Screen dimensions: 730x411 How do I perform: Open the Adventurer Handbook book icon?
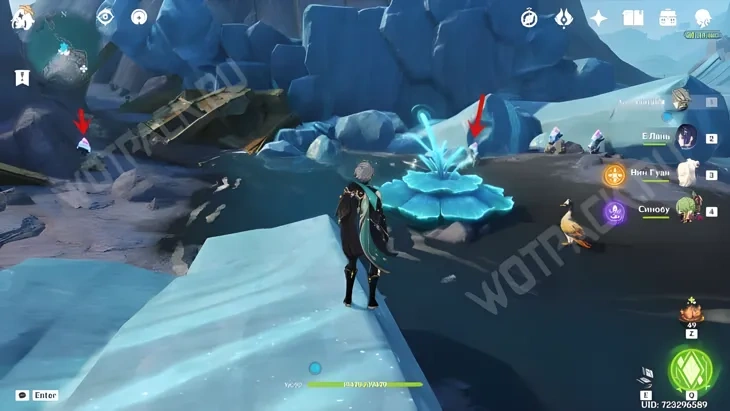point(632,17)
